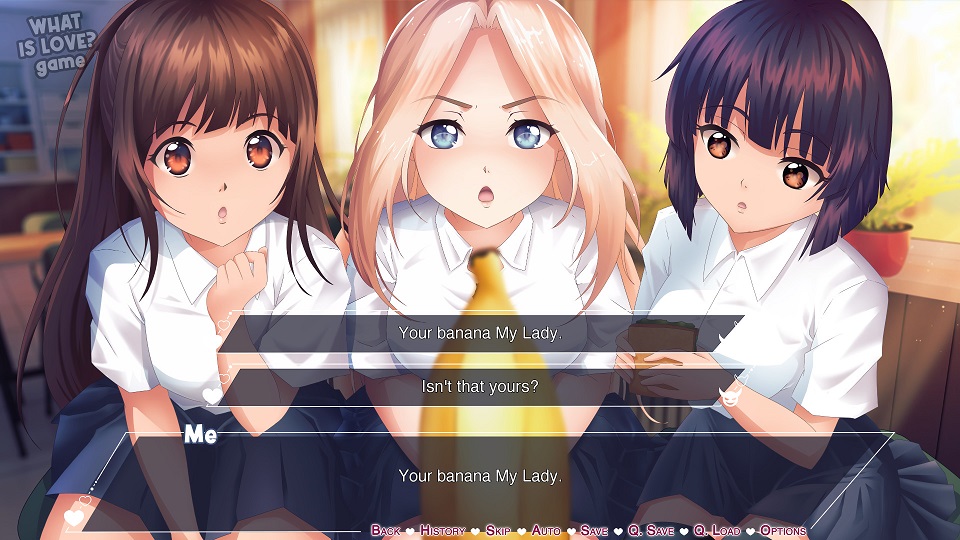Image resolution: width=960 pixels, height=540 pixels.
Task: Choose the "Isn't that yours?" reply
Action: [x=480, y=386]
